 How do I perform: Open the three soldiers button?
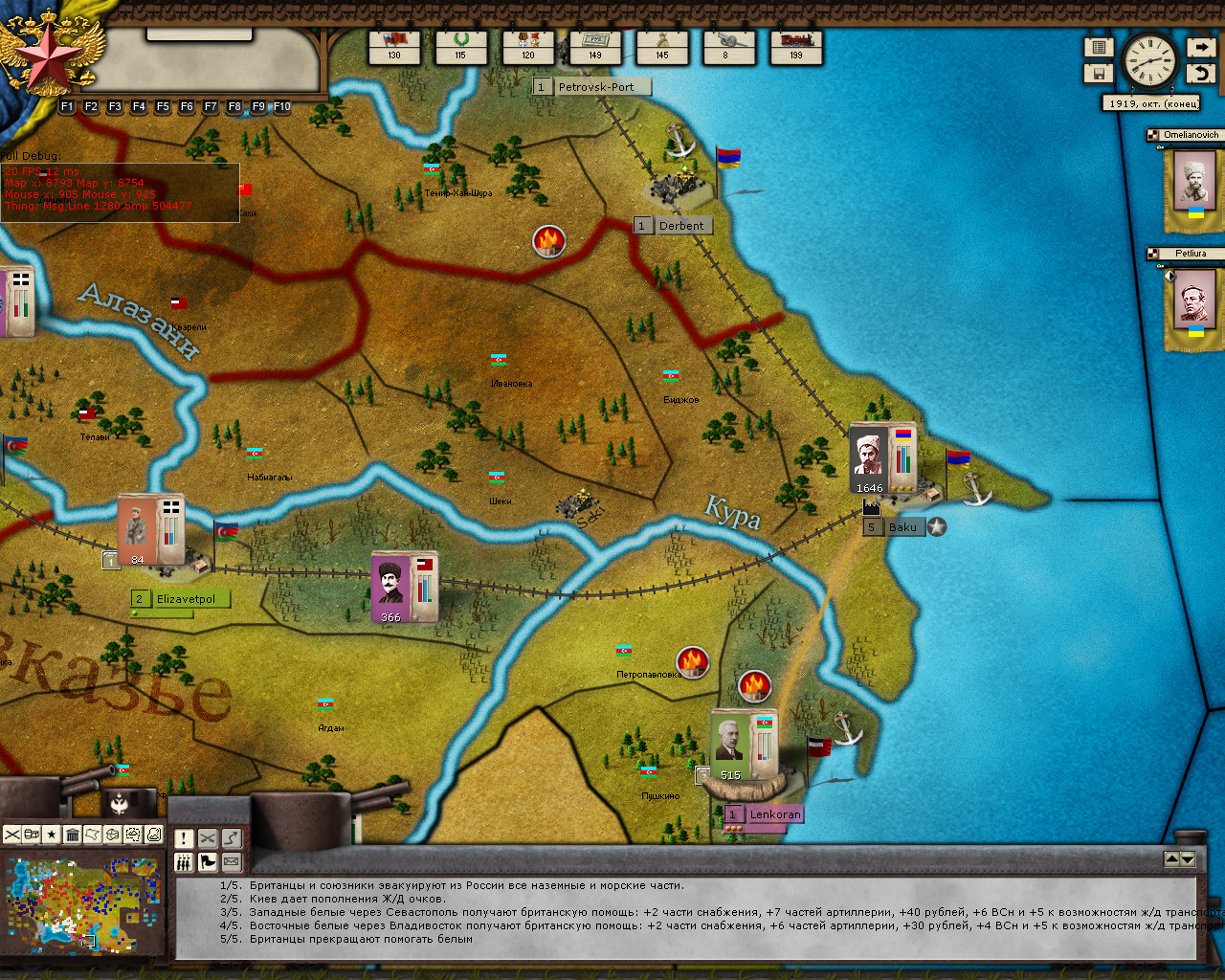tap(184, 862)
